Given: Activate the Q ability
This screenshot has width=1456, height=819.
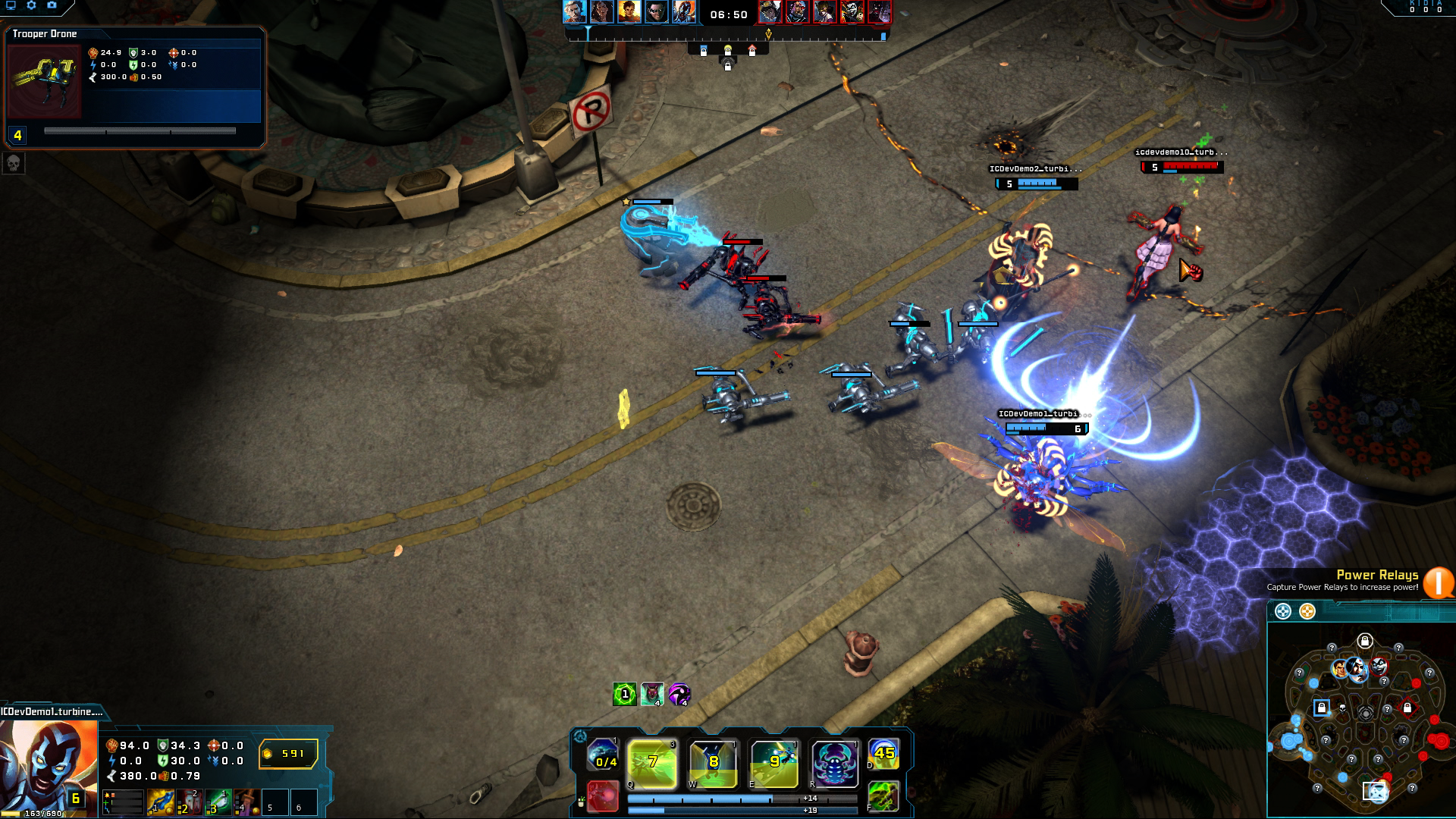Looking at the screenshot, I should [652, 764].
